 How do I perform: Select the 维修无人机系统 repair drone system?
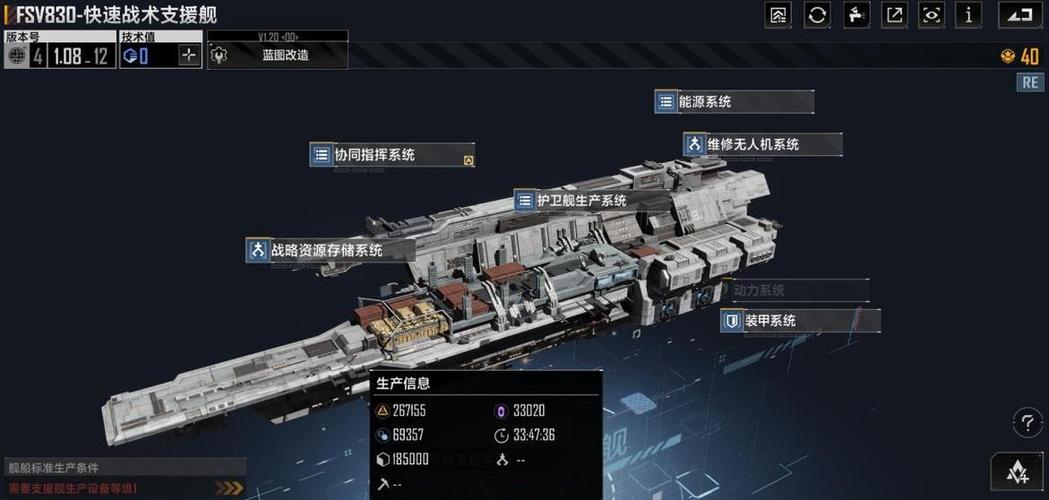coord(762,145)
